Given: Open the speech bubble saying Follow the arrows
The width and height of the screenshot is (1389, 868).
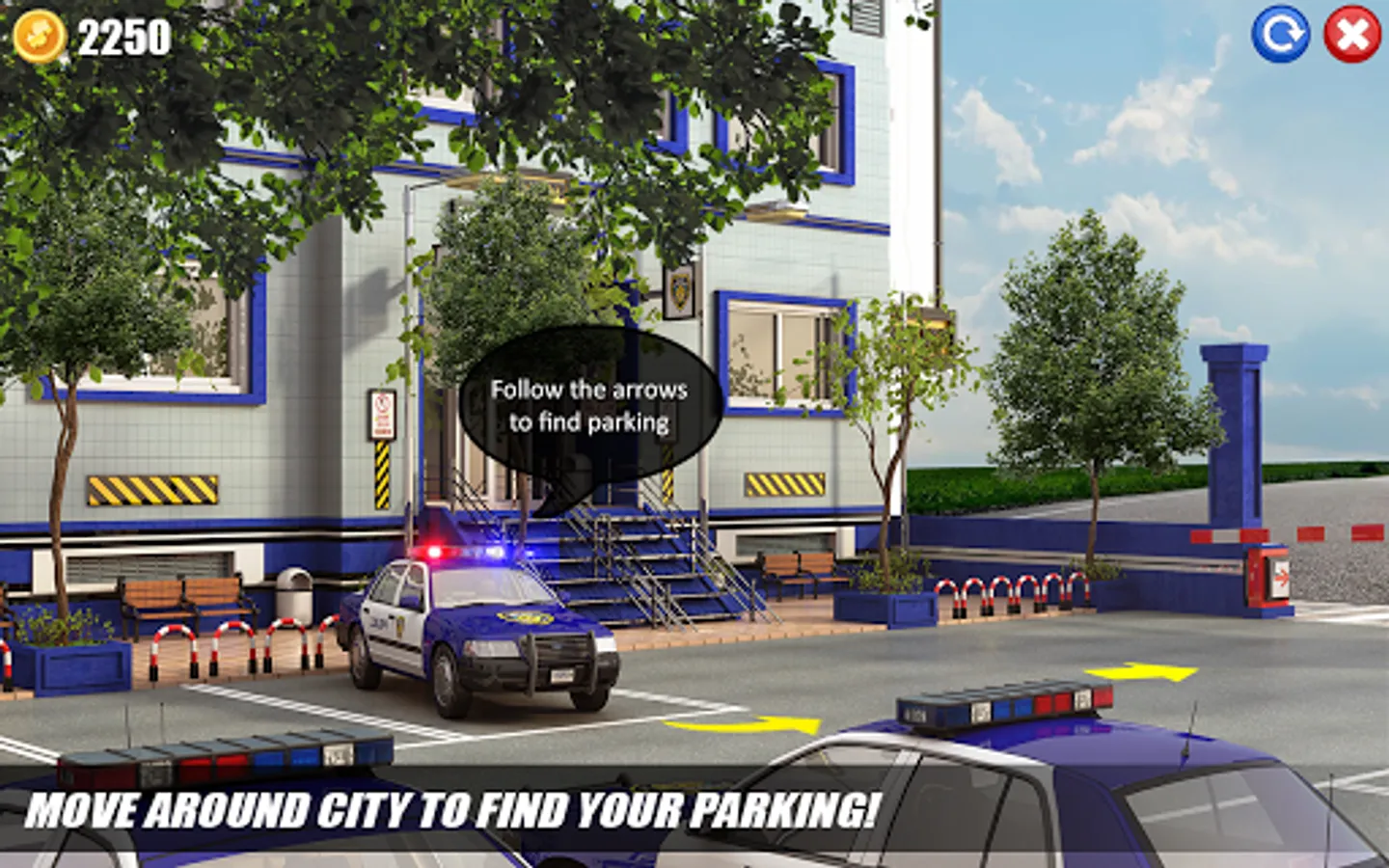Looking at the screenshot, I should [586, 405].
